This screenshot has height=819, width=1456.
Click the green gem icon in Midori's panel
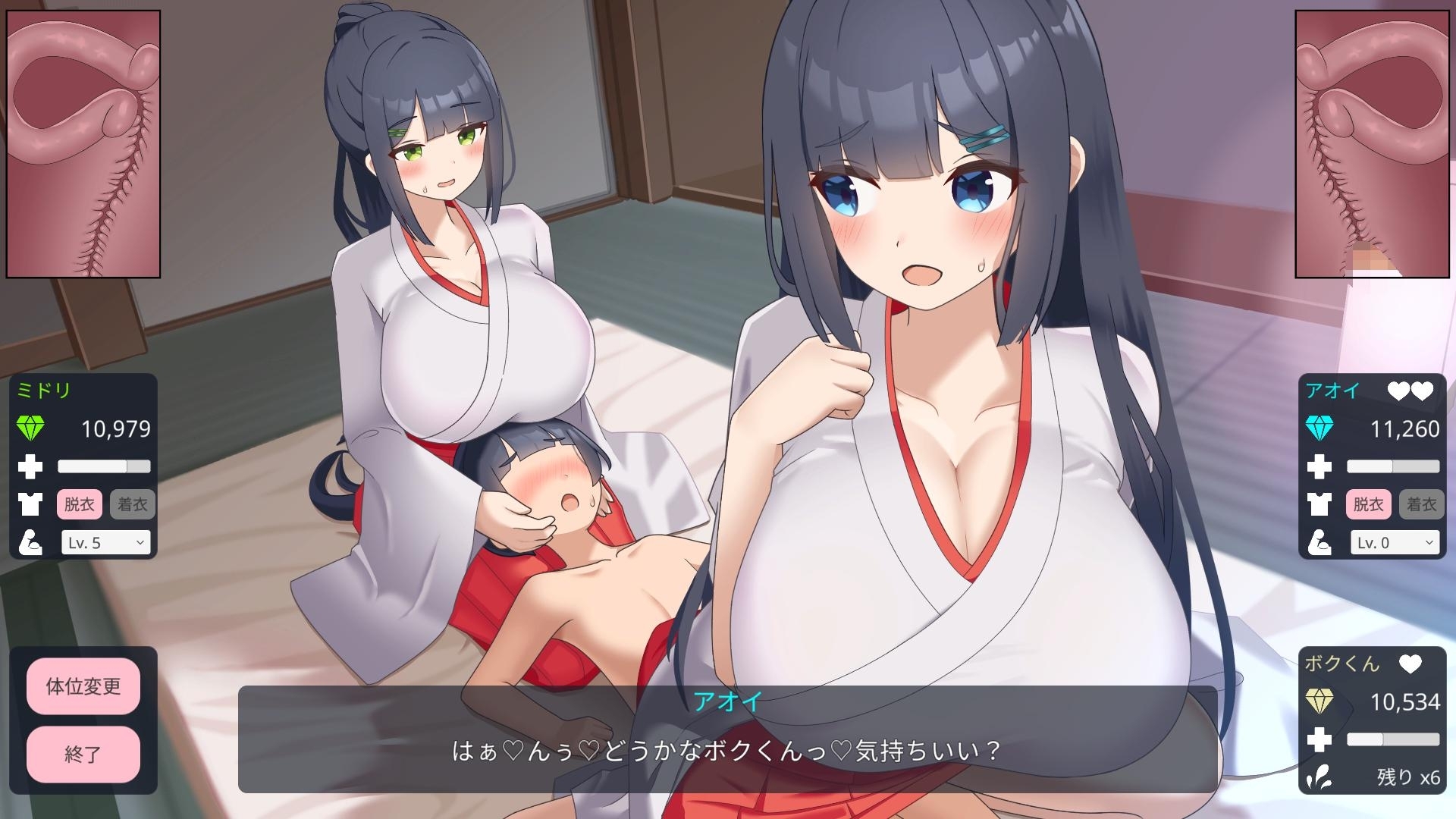[x=32, y=428]
